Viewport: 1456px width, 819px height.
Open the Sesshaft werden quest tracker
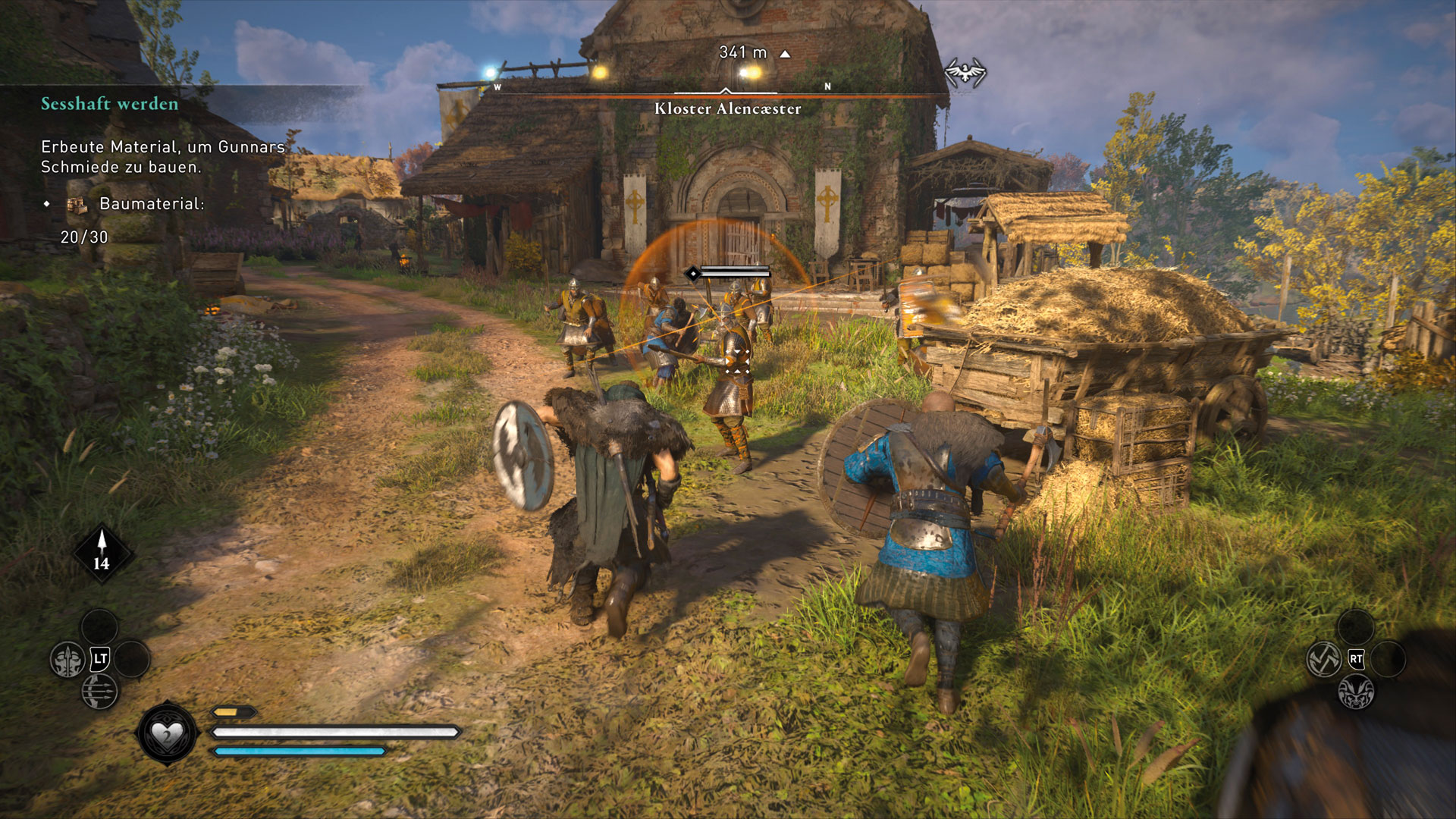pos(110,104)
